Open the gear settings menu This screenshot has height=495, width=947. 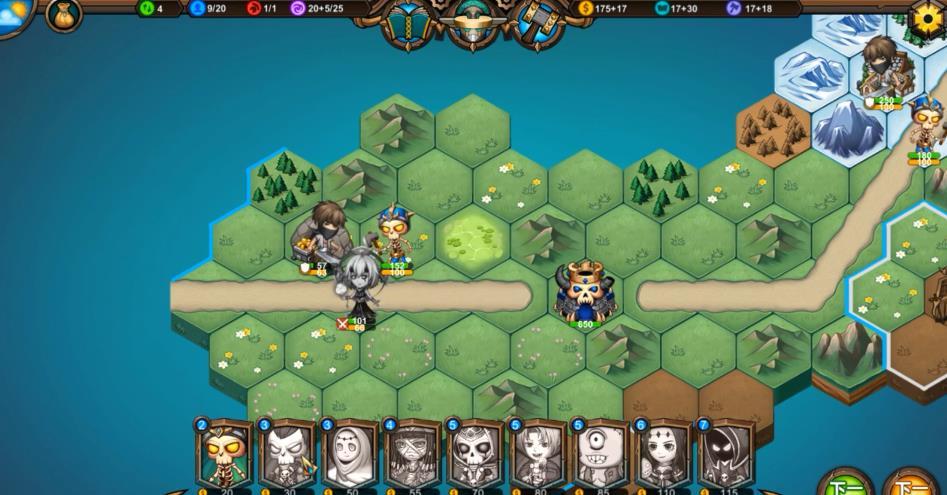[926, 17]
